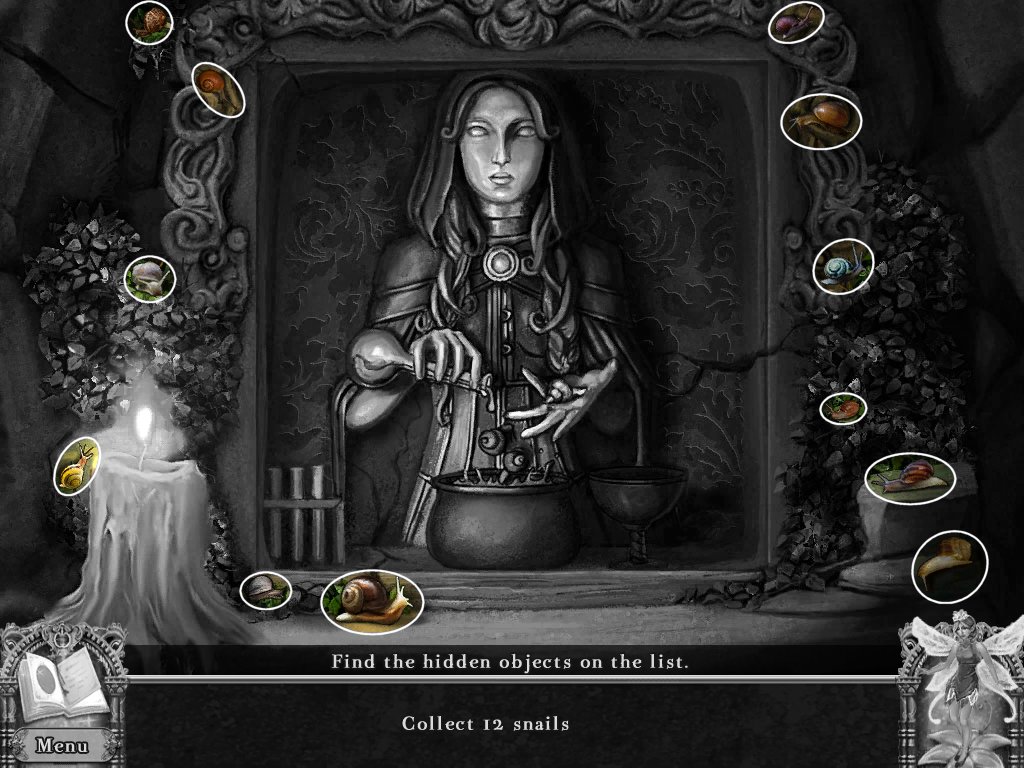Viewport: 1024px width, 768px height.
Task: Open the Menu button
Action: (x=61, y=745)
